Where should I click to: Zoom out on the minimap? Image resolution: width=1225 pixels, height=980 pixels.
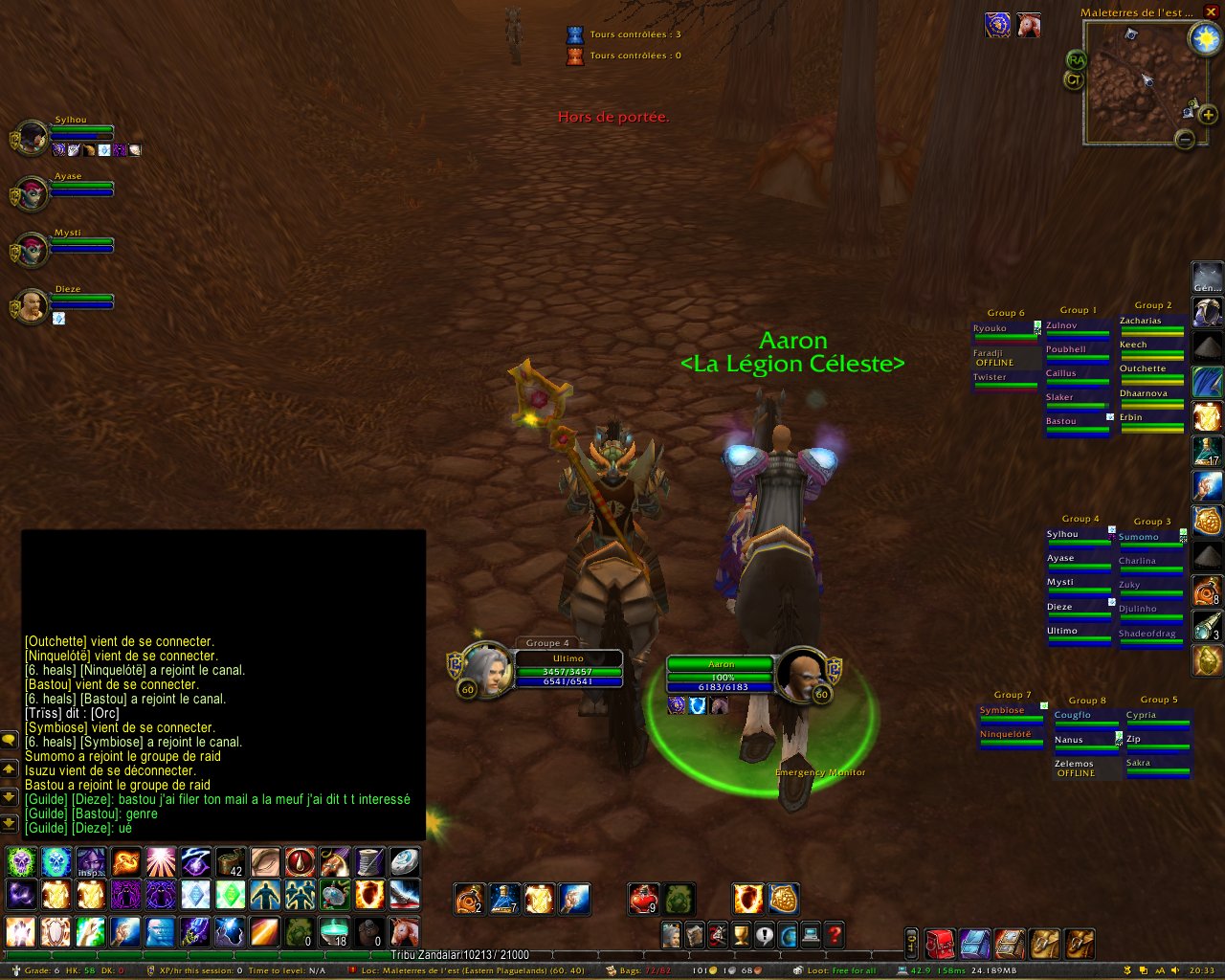1185,140
